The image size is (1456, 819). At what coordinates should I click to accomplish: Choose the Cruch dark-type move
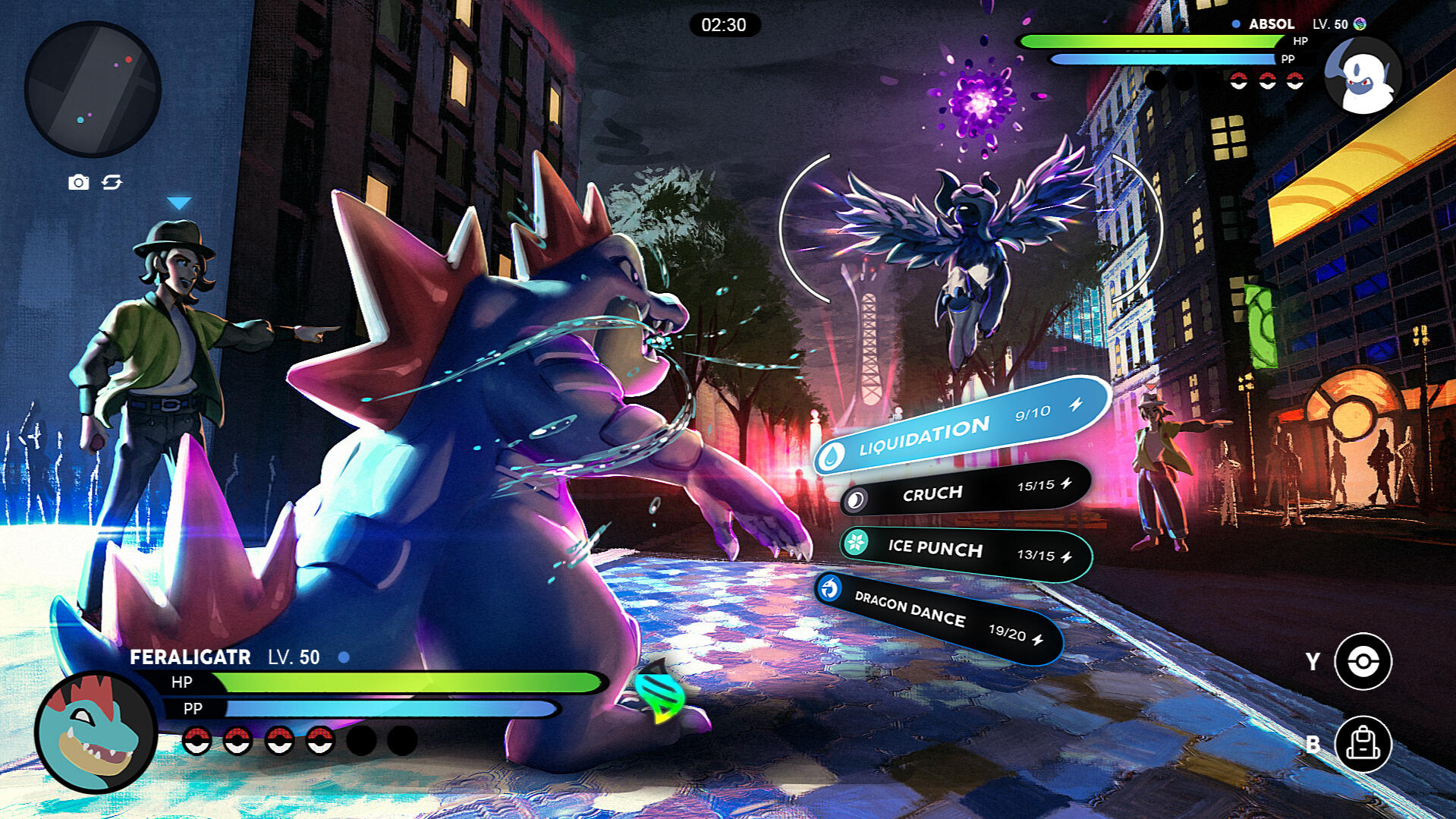pos(965,491)
